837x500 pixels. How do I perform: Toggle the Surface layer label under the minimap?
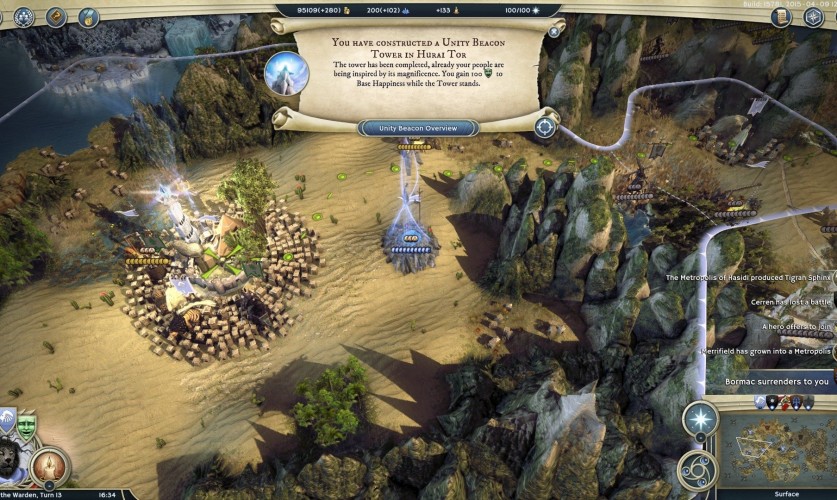click(786, 494)
